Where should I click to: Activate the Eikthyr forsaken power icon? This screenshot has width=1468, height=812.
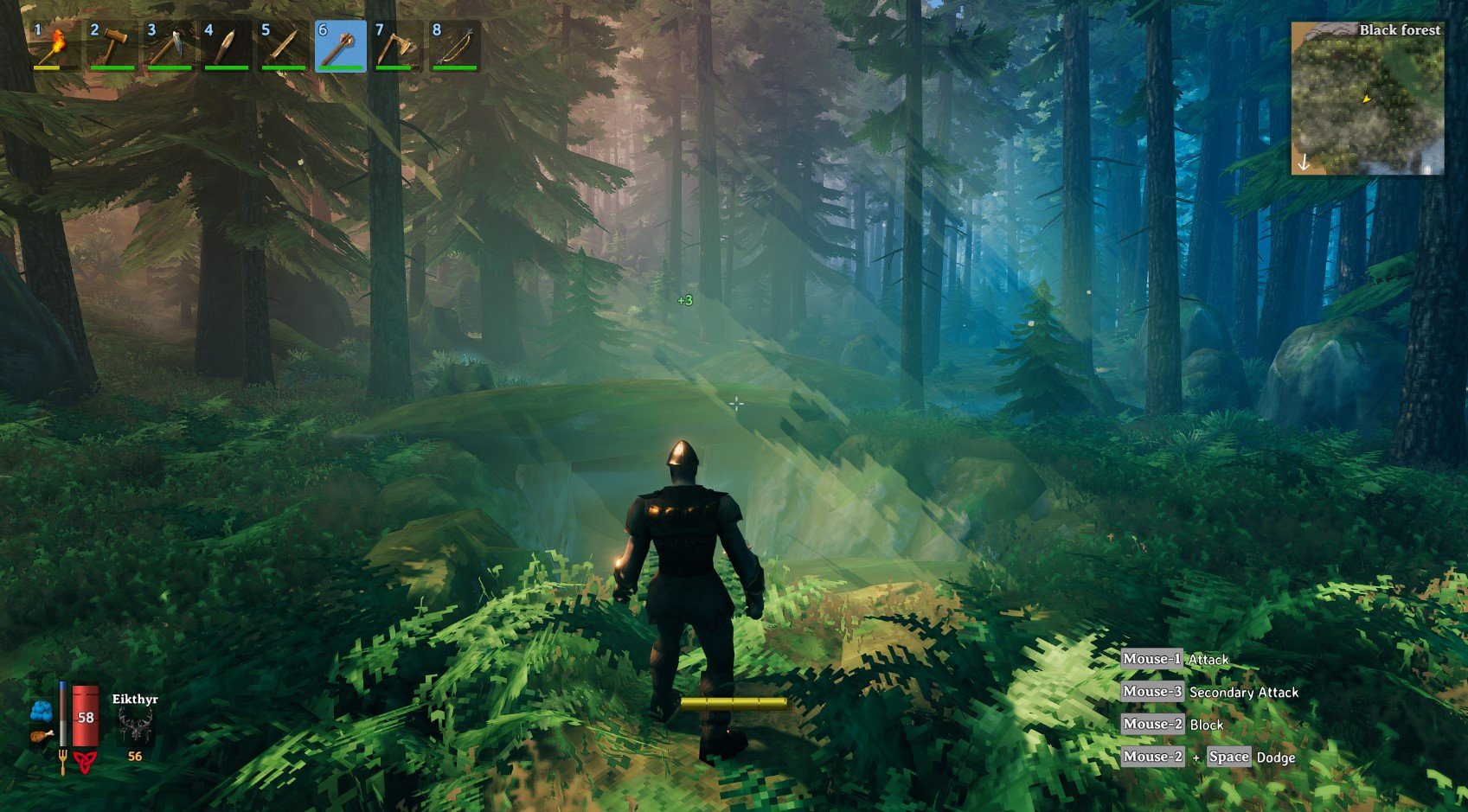click(135, 726)
